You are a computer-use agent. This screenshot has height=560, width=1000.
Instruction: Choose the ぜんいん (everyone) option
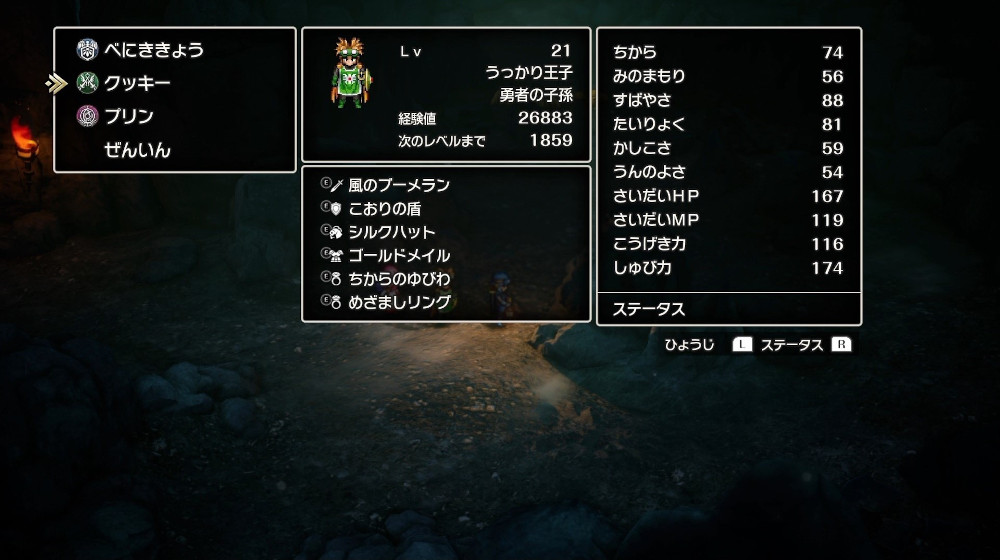click(137, 151)
